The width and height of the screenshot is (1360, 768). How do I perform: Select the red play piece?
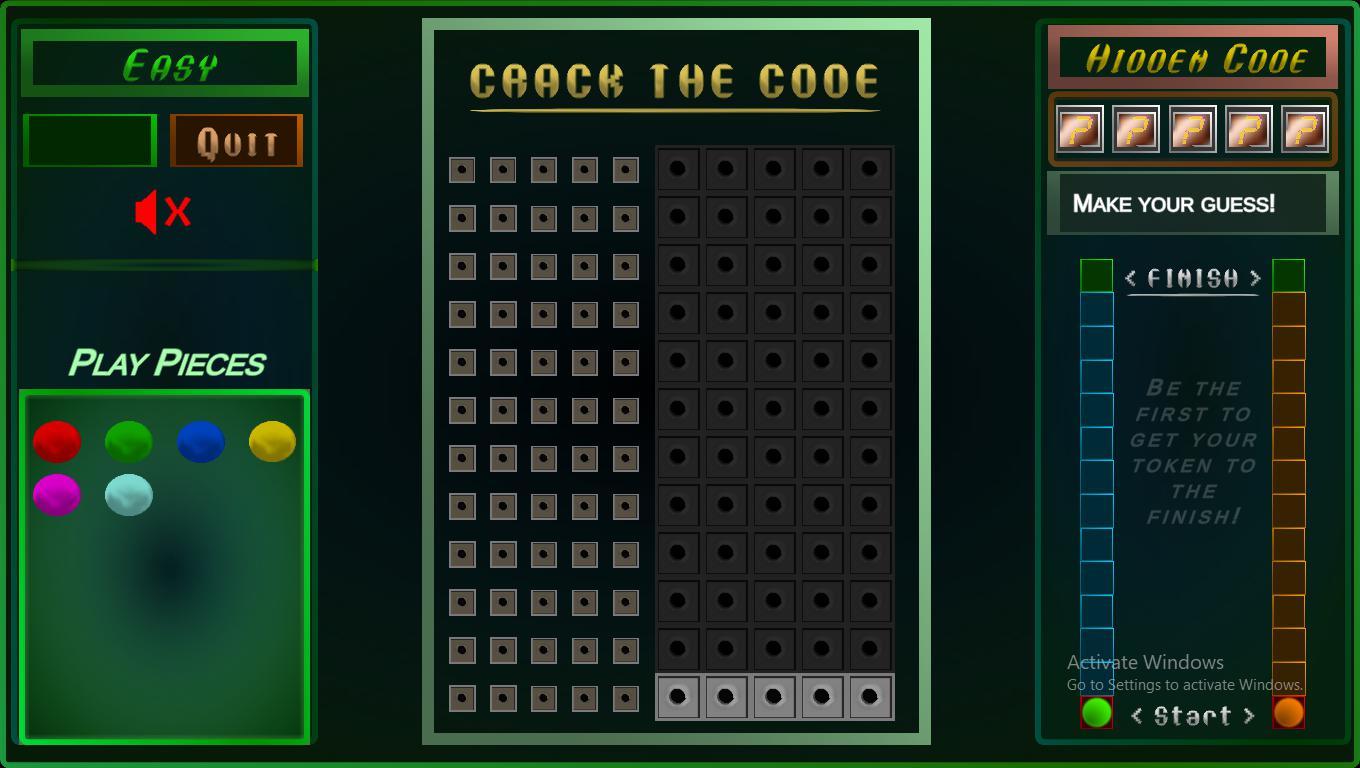[57, 440]
